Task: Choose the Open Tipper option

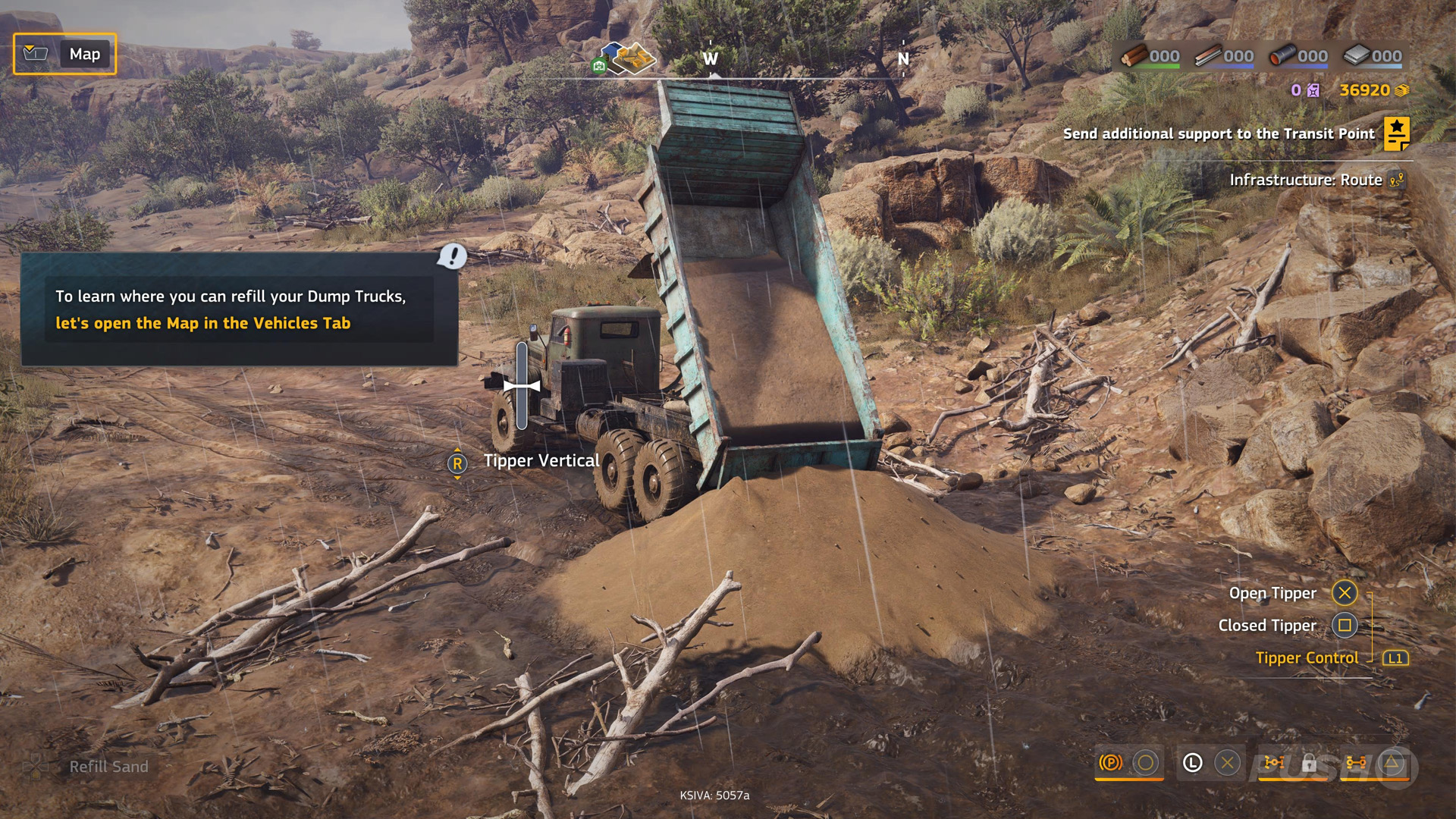Action: [x=1345, y=593]
